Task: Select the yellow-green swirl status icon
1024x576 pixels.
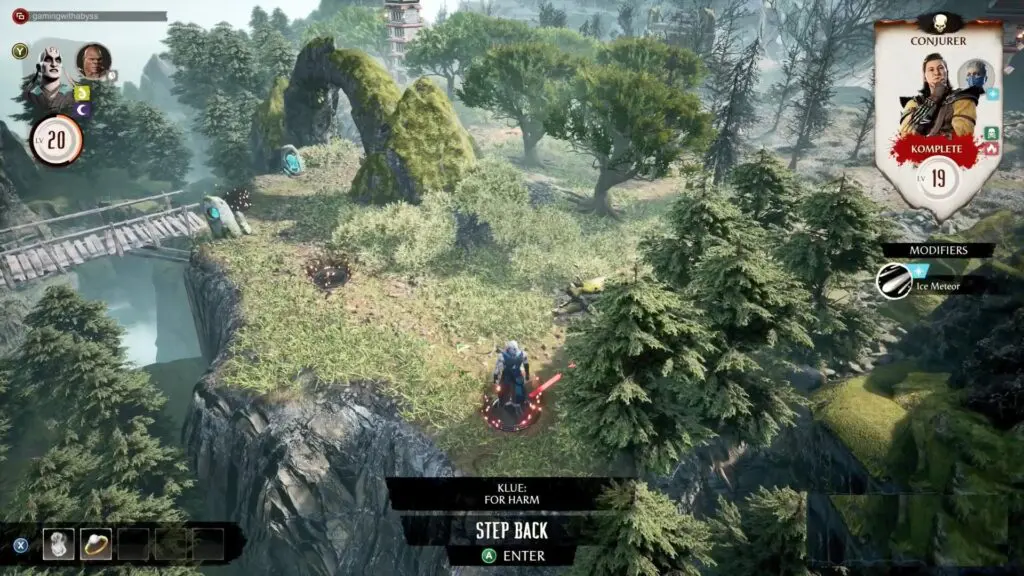Action: pos(83,93)
